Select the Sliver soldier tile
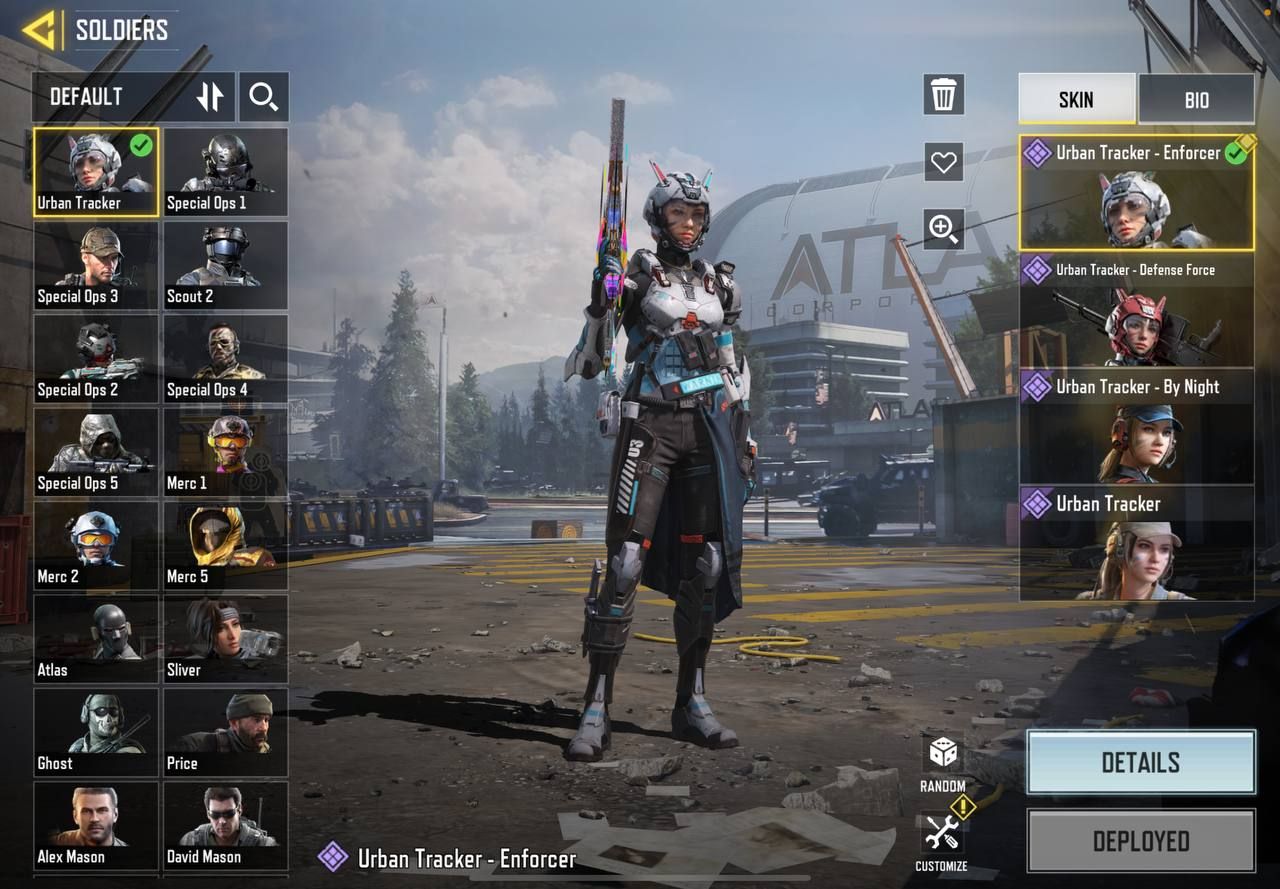 pyautogui.click(x=225, y=638)
